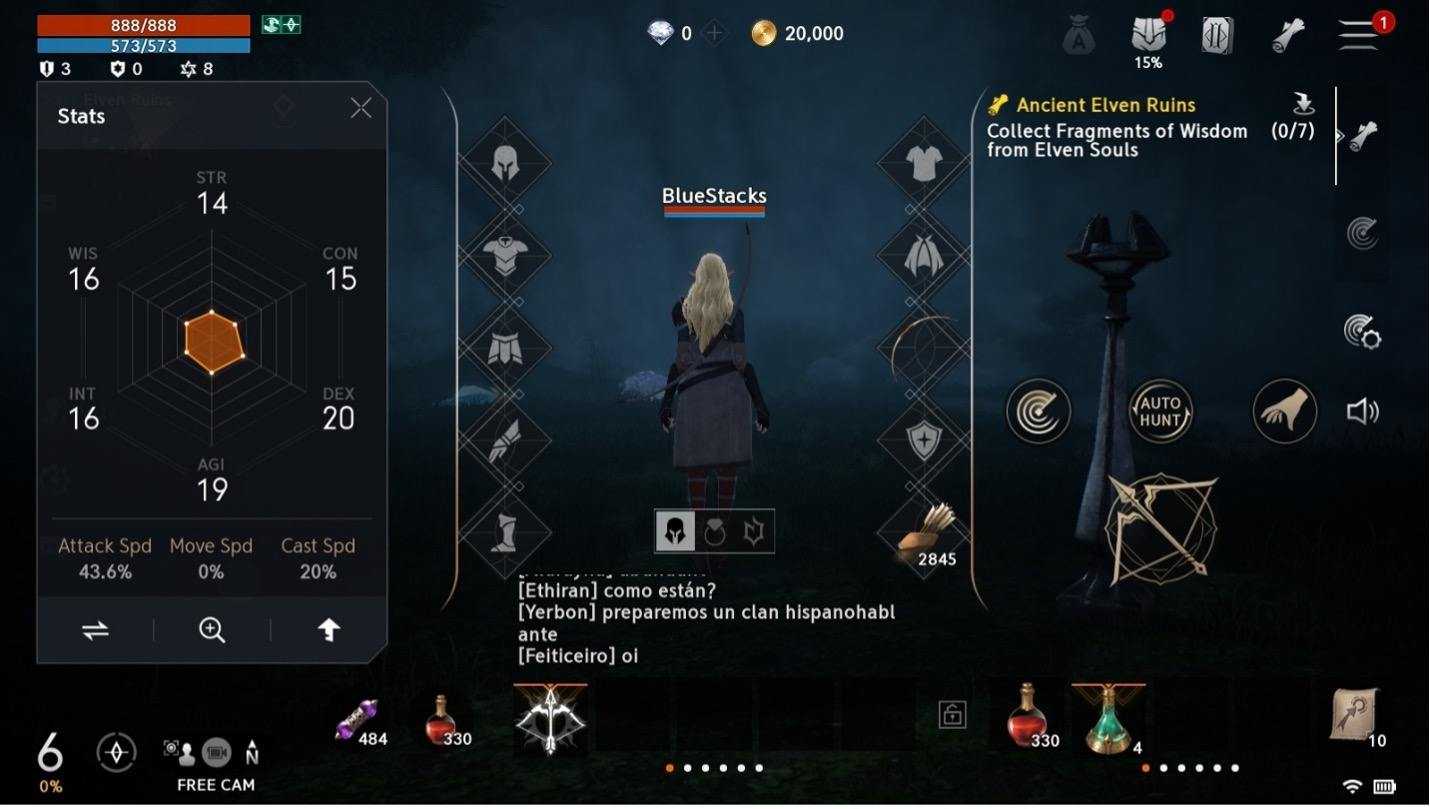Click the up arrow in Stats panel
Screen dimensions: 1430x809
point(329,630)
